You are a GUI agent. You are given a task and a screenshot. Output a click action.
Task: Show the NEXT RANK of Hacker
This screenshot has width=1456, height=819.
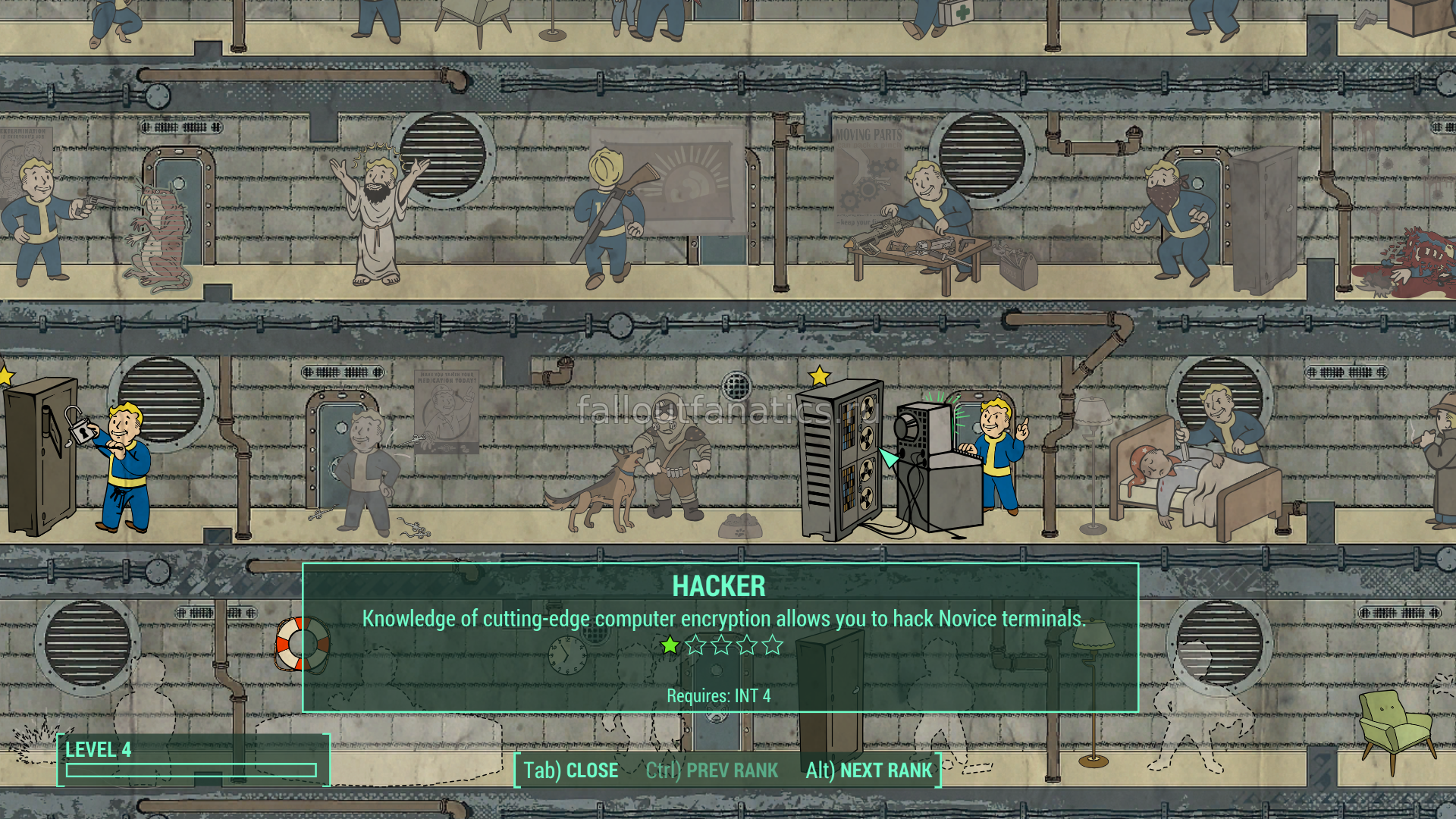pyautogui.click(x=868, y=770)
